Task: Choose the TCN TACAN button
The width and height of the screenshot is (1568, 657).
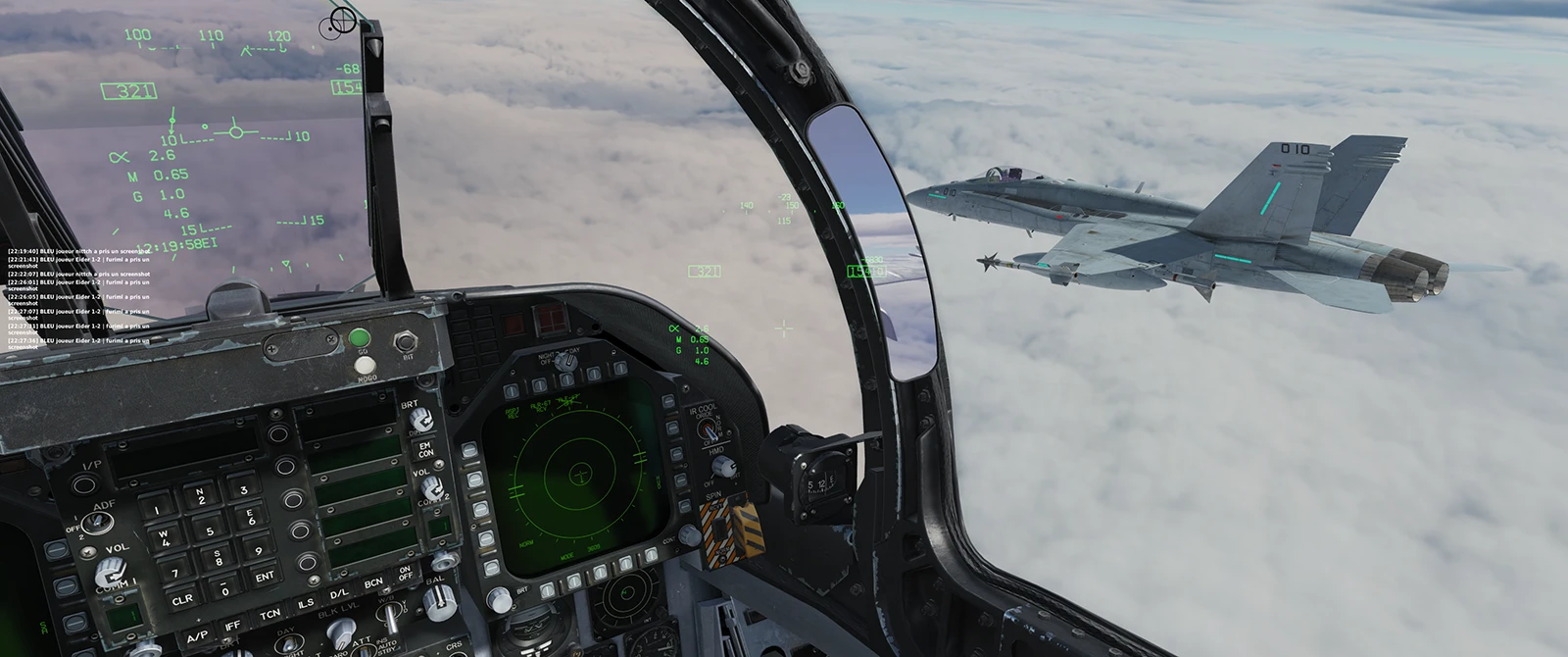Action: coord(269,617)
